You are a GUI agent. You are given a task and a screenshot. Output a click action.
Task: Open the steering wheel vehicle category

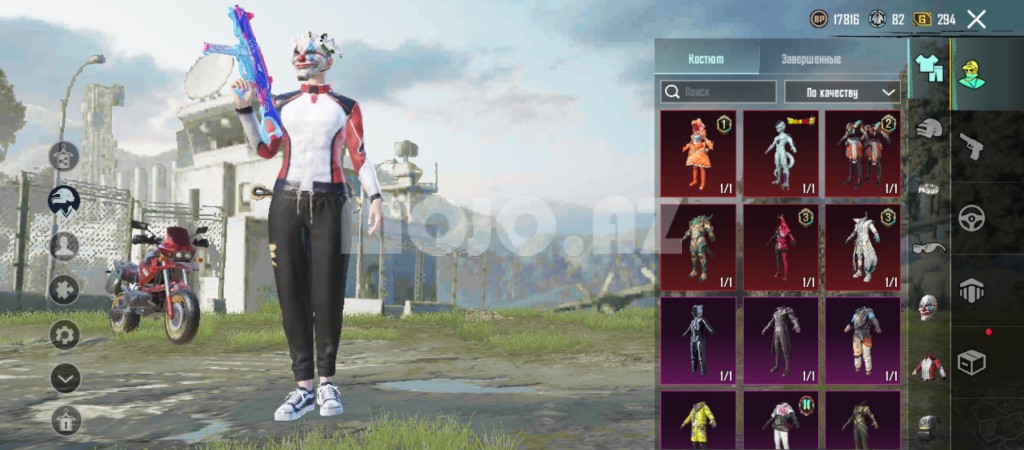971,218
